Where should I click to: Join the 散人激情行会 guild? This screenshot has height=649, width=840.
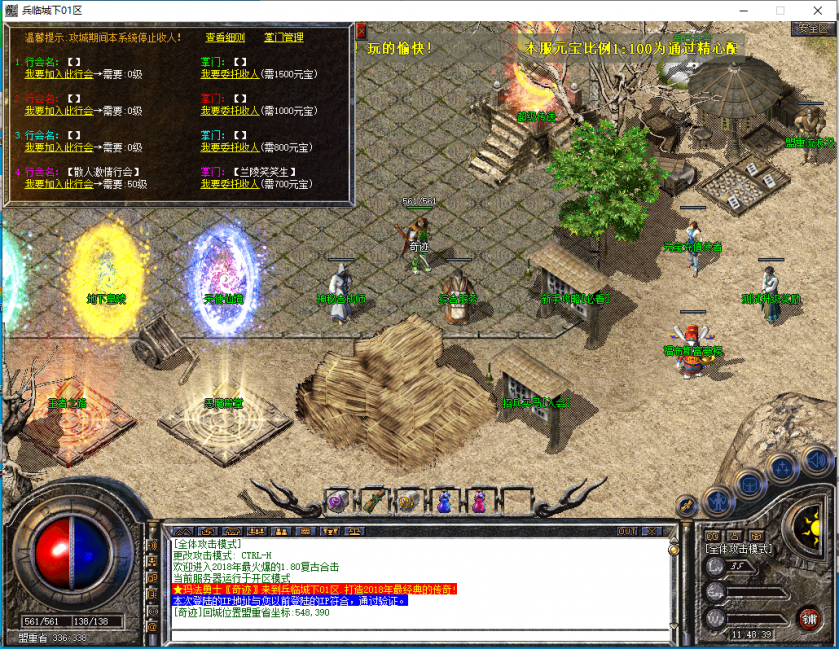coord(59,184)
